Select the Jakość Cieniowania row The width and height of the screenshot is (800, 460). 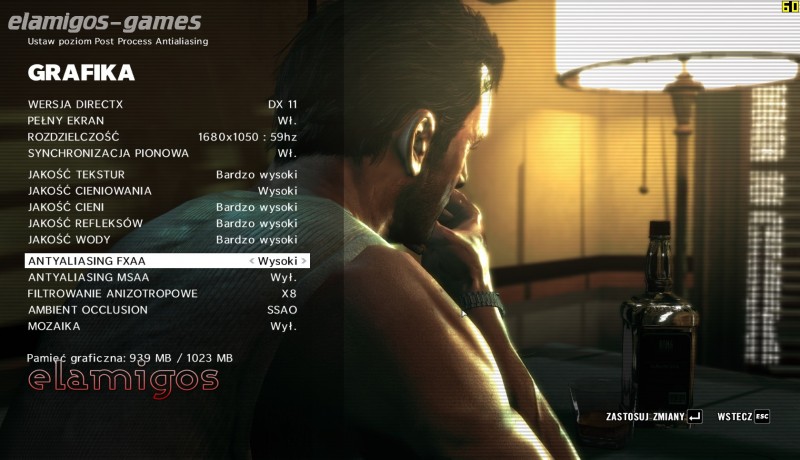[x=162, y=190]
